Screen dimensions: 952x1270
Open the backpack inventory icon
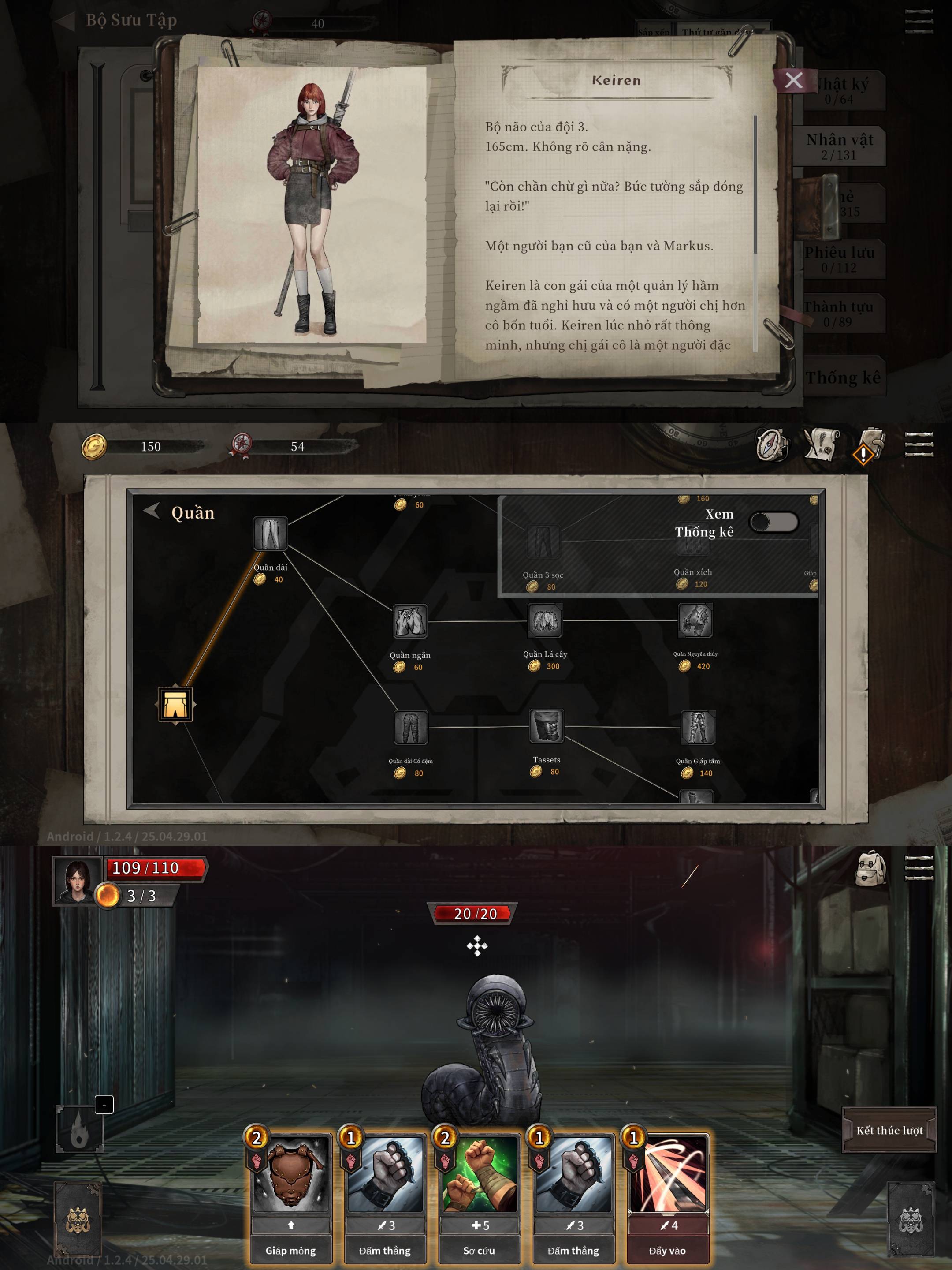870,868
